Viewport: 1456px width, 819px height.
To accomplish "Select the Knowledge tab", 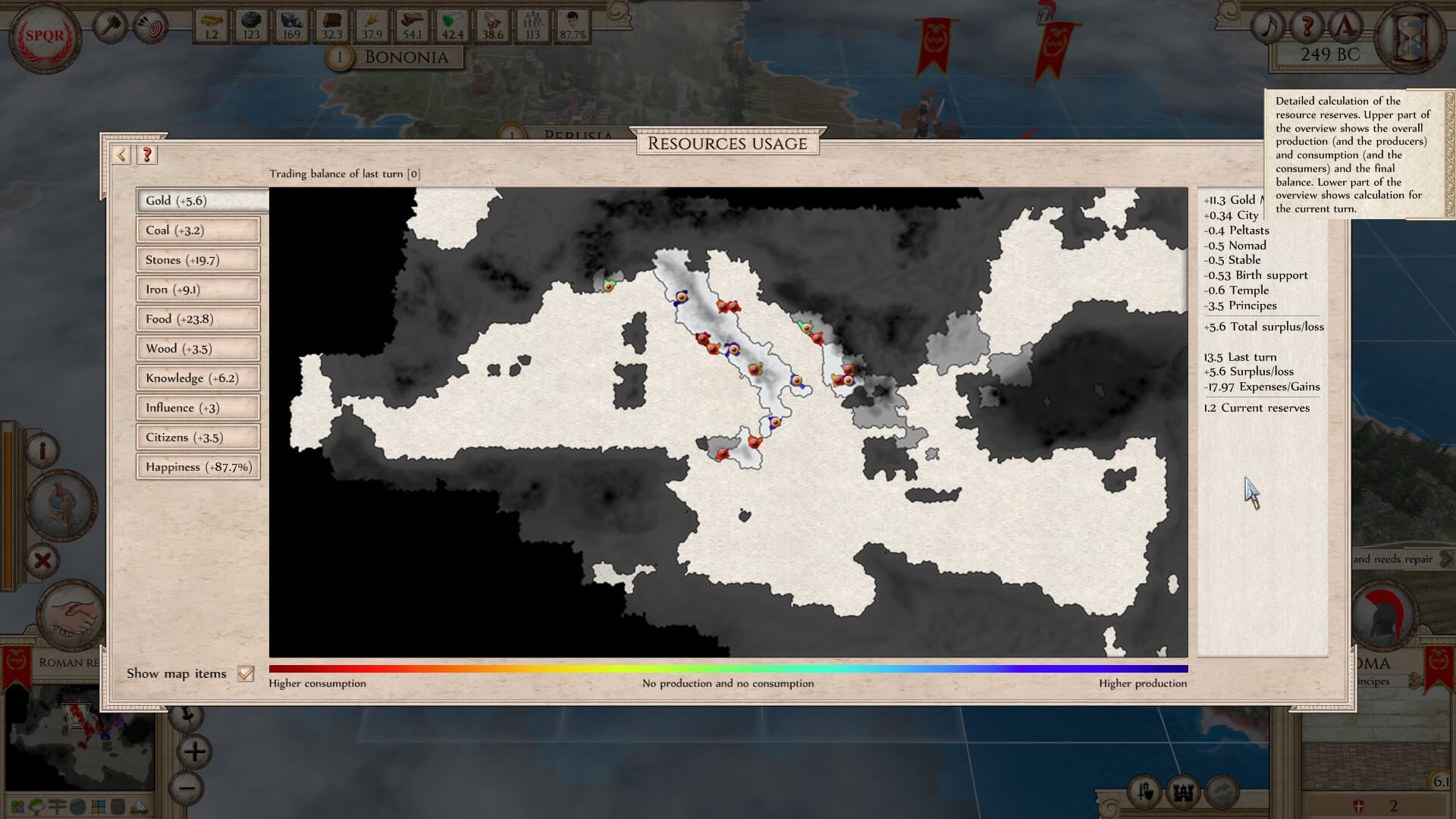I will [198, 378].
